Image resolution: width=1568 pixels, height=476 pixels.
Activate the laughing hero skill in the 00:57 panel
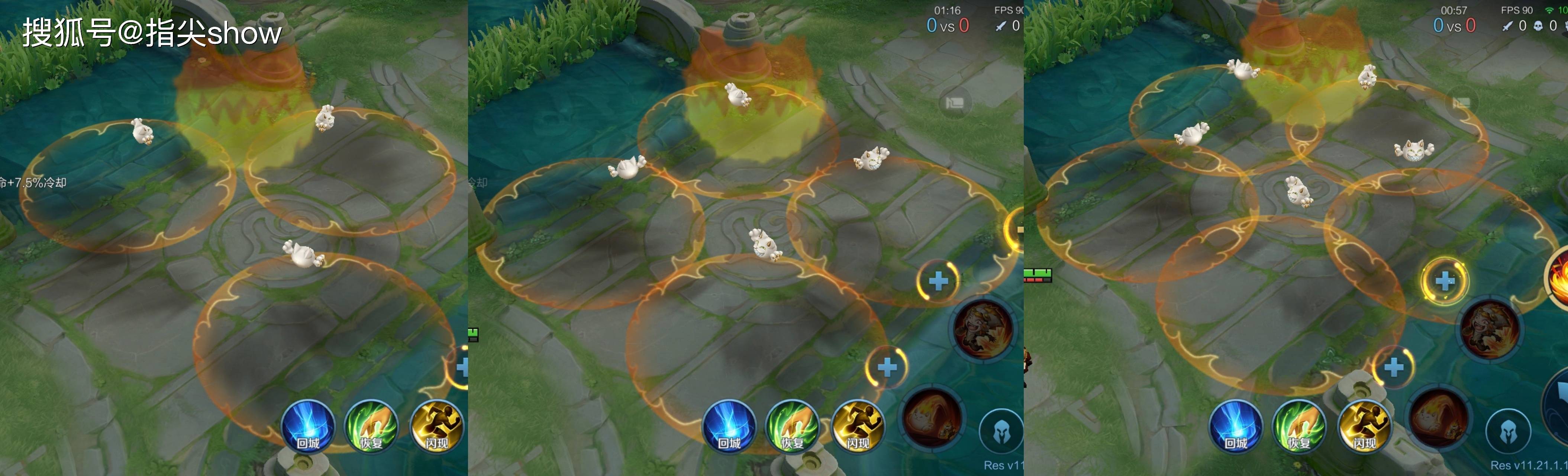(1490, 329)
